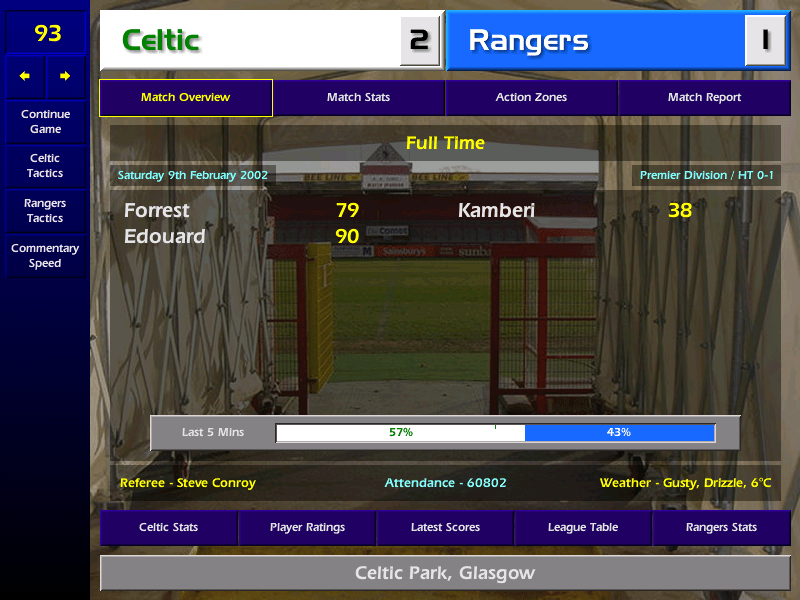This screenshot has height=600, width=800.
Task: Click the Celtic Park, Glasgow stadium bar
Action: (x=445, y=573)
